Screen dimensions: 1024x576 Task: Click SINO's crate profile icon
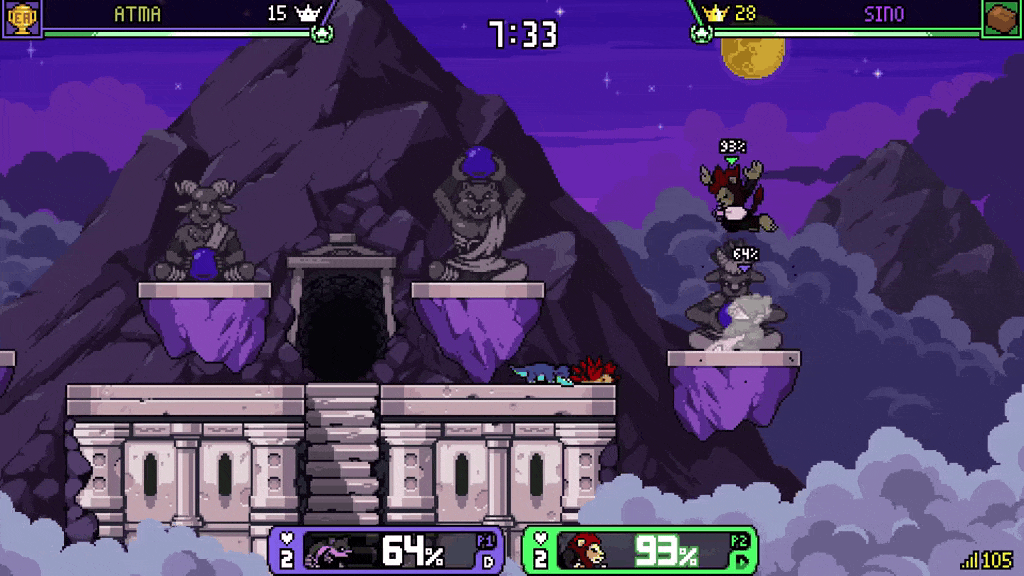1002,18
